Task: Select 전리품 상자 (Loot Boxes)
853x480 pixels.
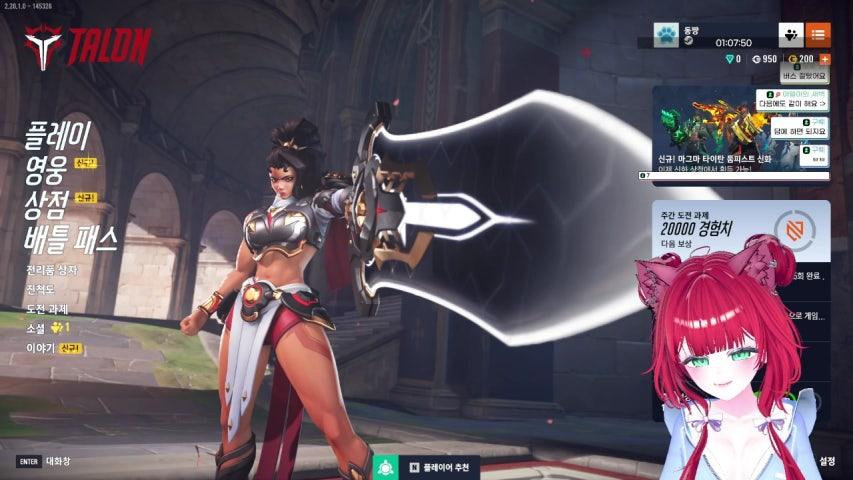Action: click(x=52, y=270)
